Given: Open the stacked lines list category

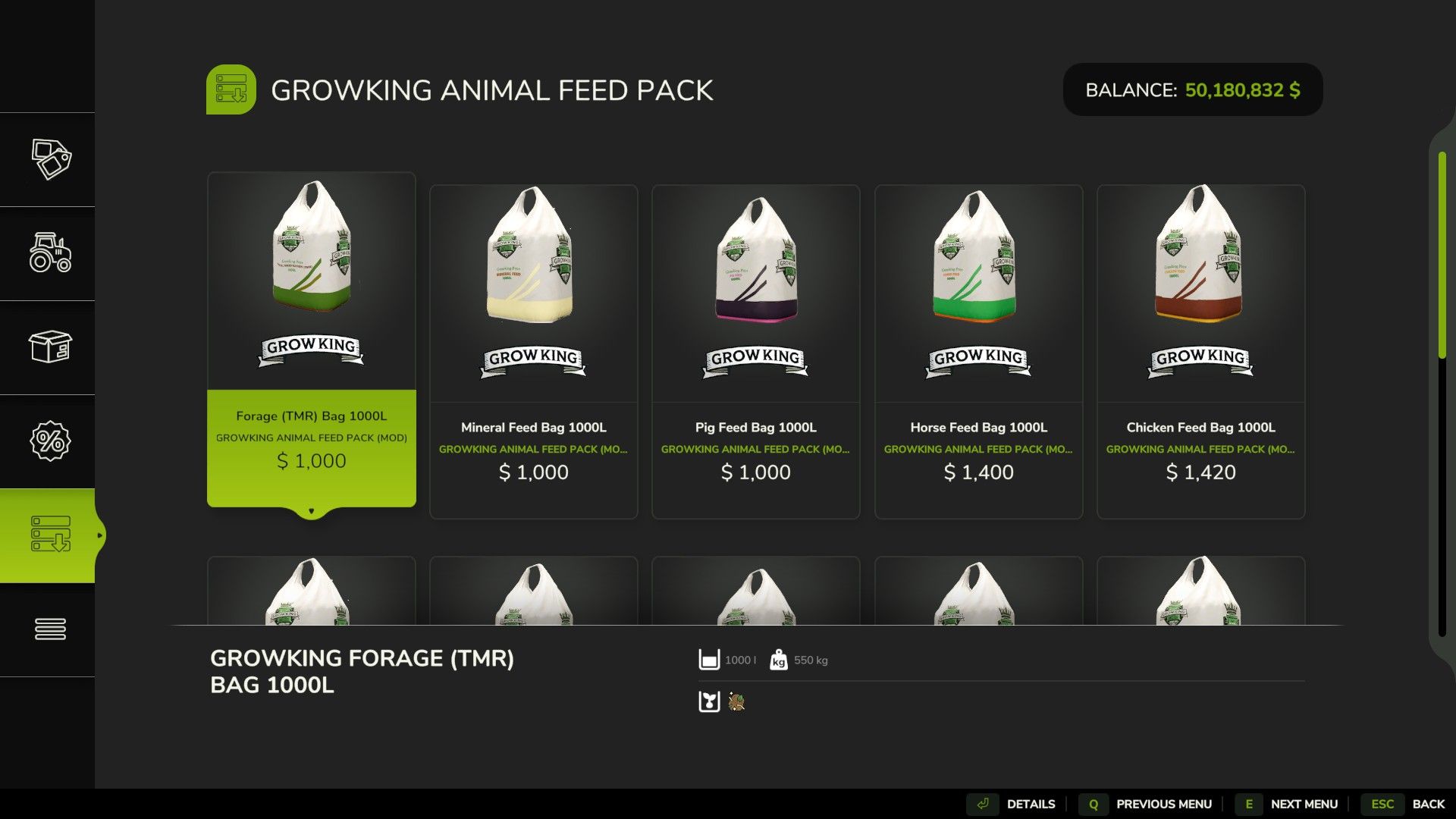Looking at the screenshot, I should pyautogui.click(x=50, y=629).
